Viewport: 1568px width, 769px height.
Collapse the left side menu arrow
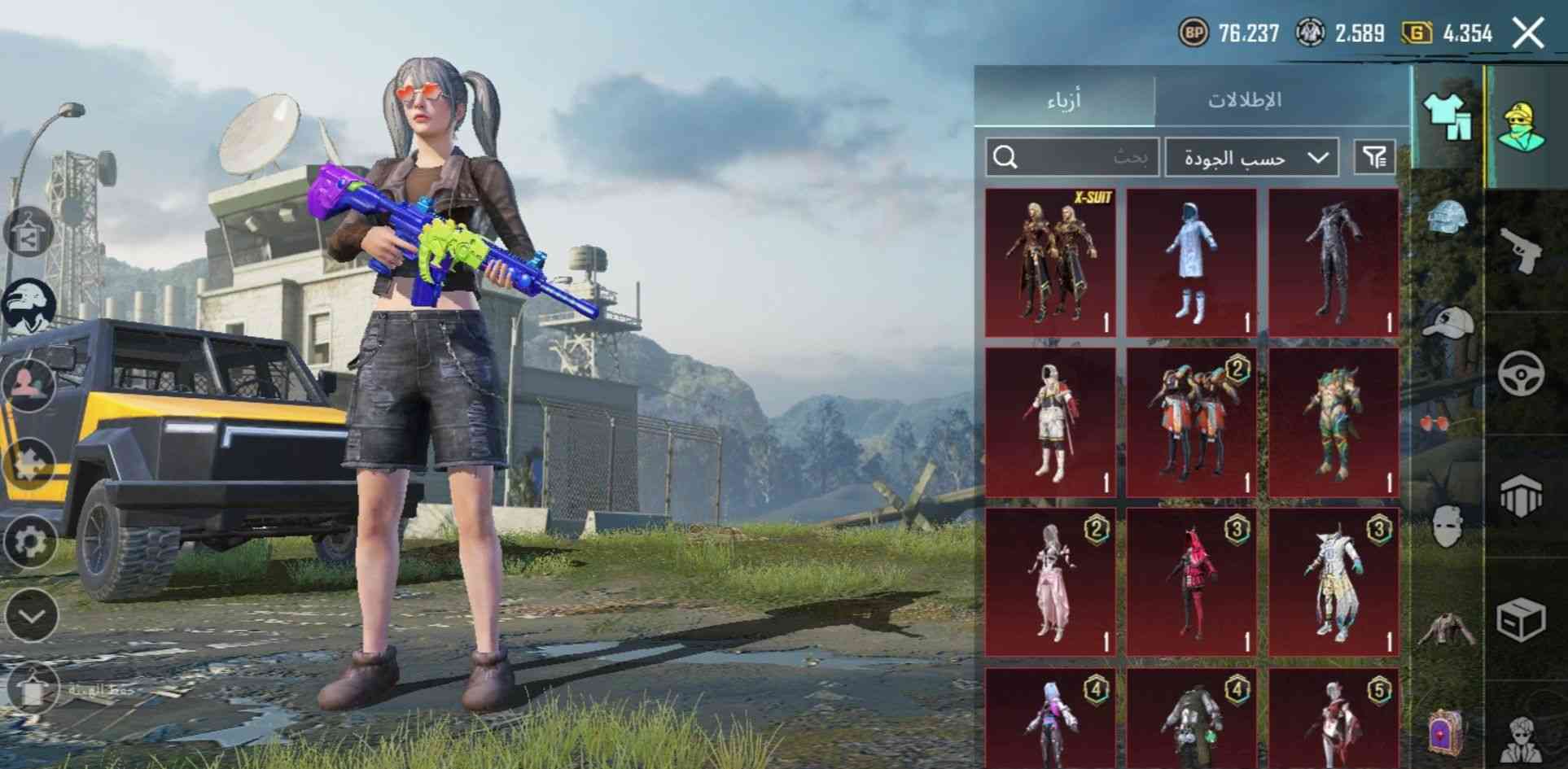tap(31, 615)
